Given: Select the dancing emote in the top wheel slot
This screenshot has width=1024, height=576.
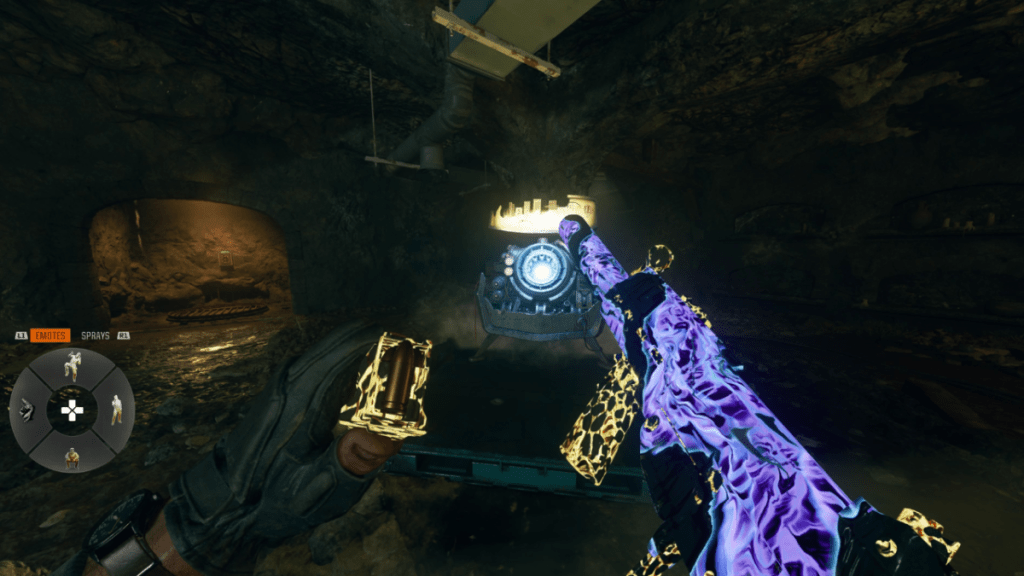Looking at the screenshot, I should (72, 366).
